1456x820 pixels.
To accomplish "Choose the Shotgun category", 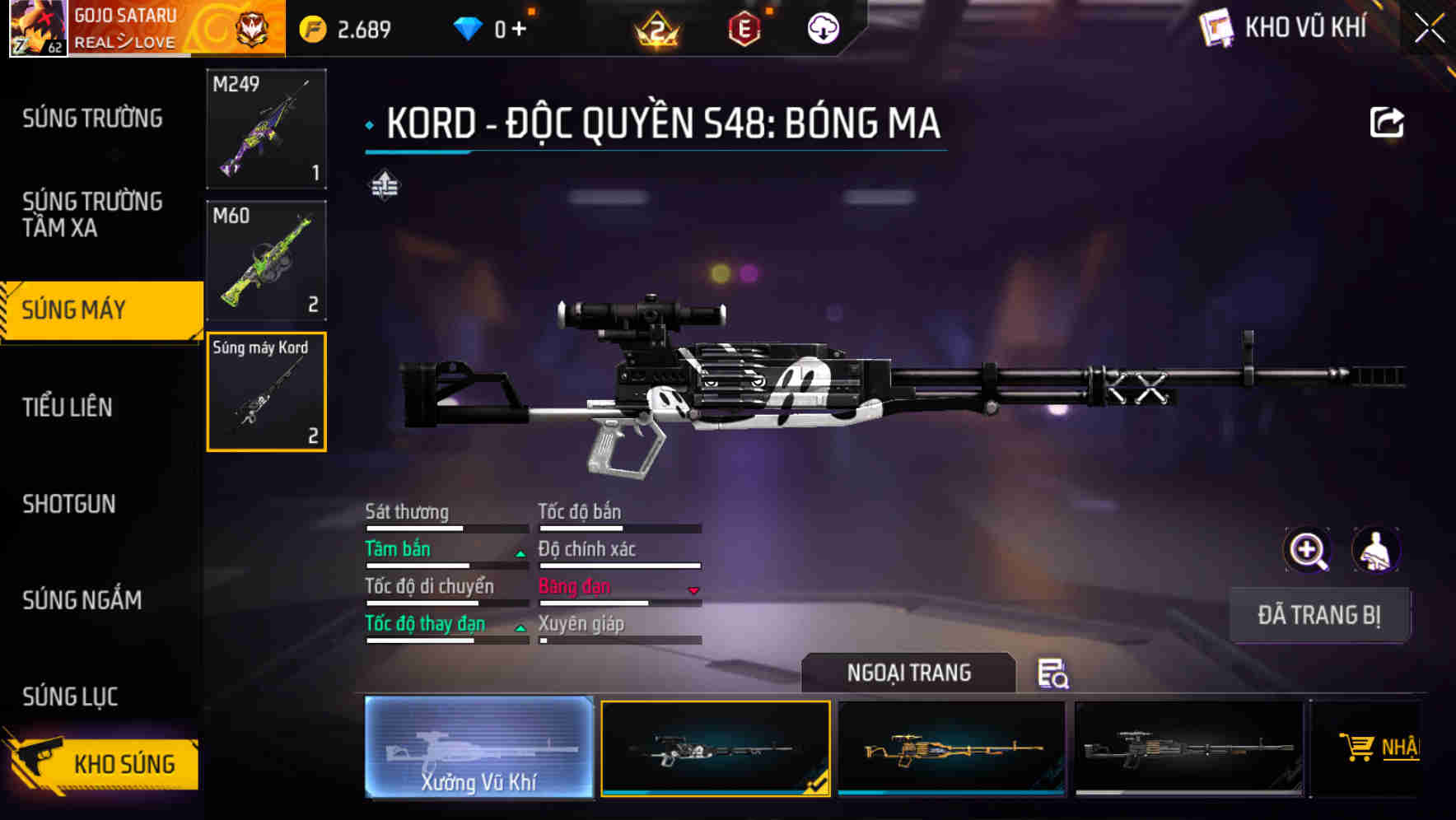I will click(69, 504).
